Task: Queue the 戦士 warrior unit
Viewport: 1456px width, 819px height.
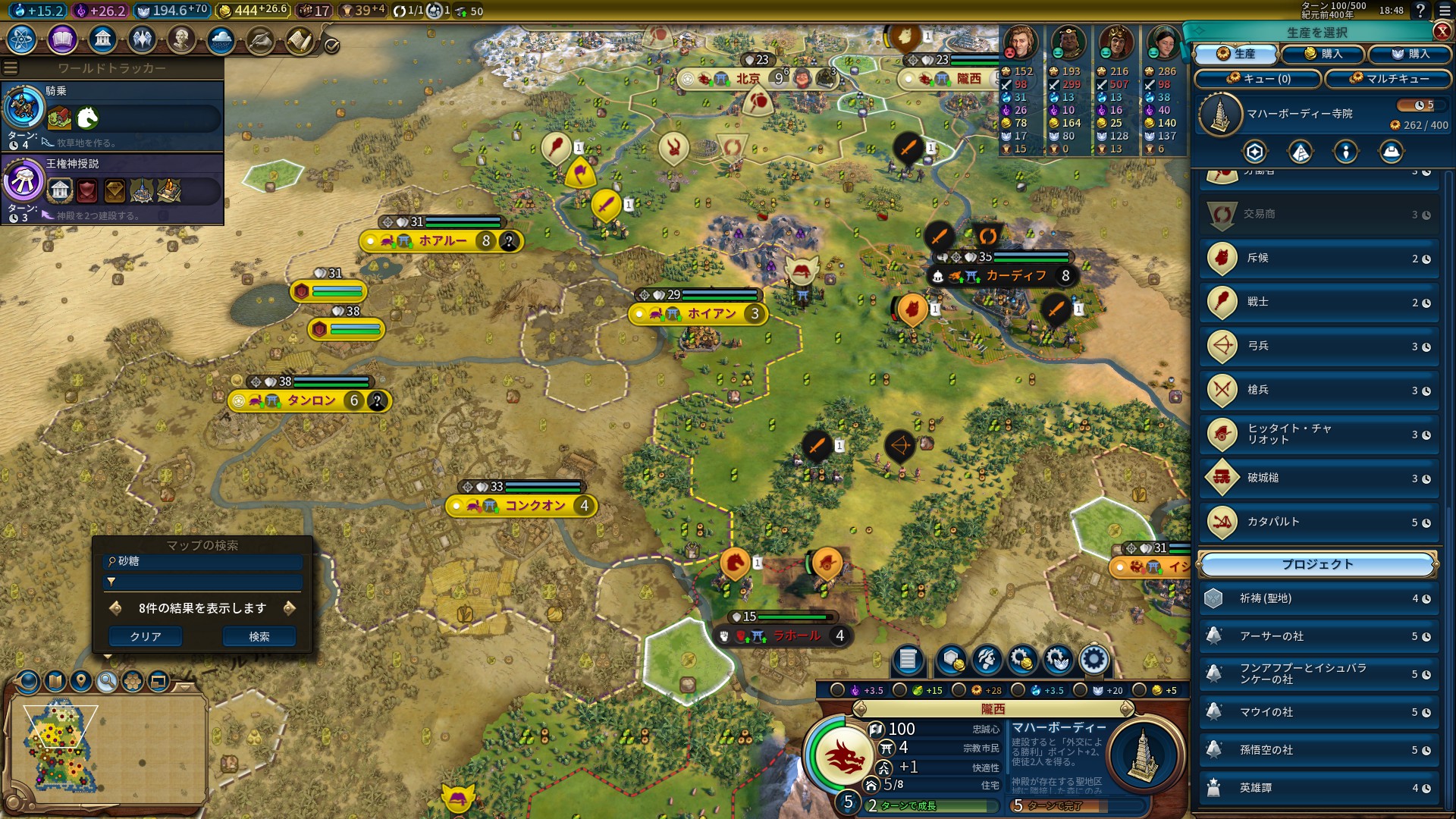Action: point(1319,303)
